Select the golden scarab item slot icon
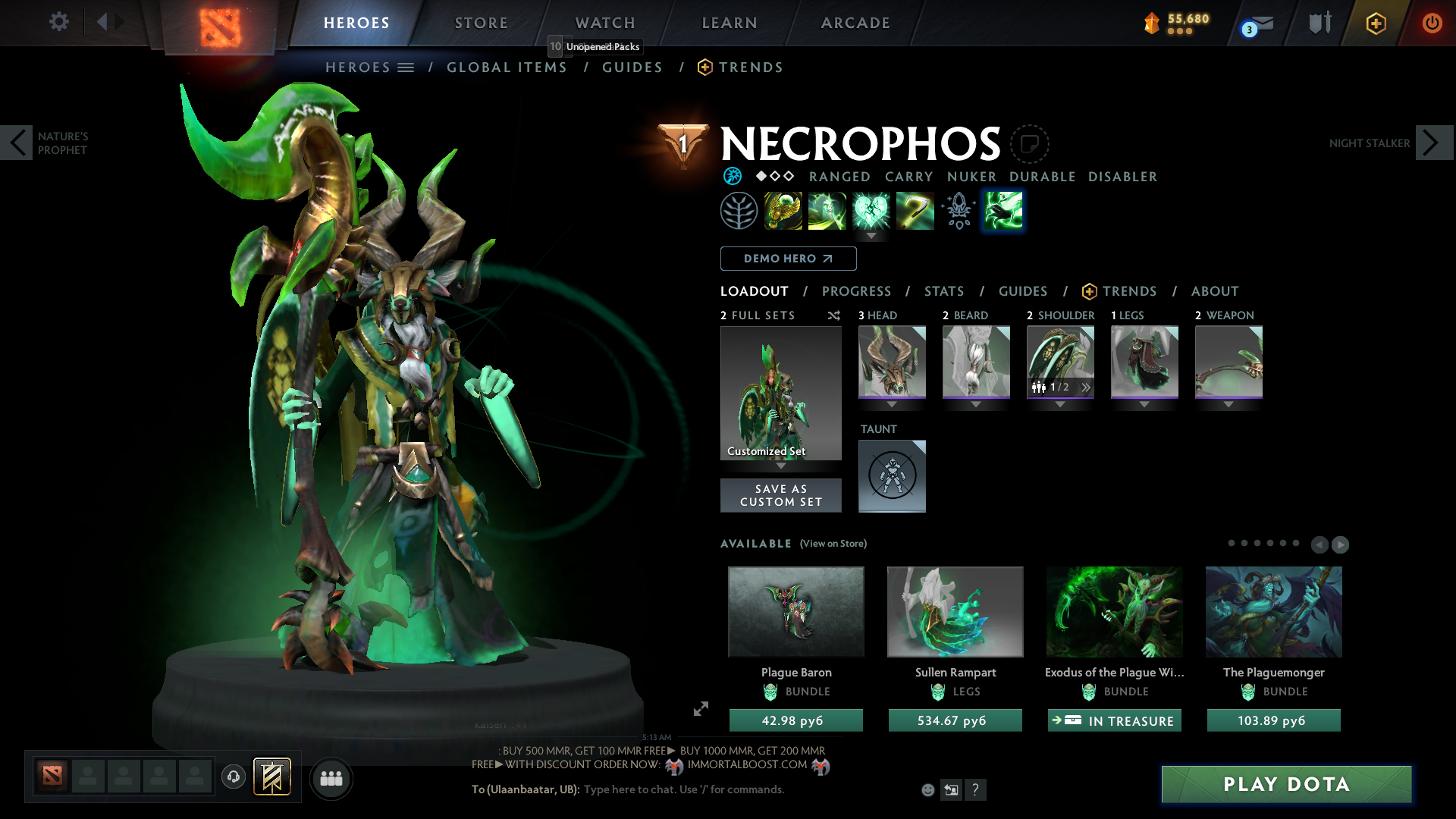This screenshot has height=819, width=1456. (783, 210)
